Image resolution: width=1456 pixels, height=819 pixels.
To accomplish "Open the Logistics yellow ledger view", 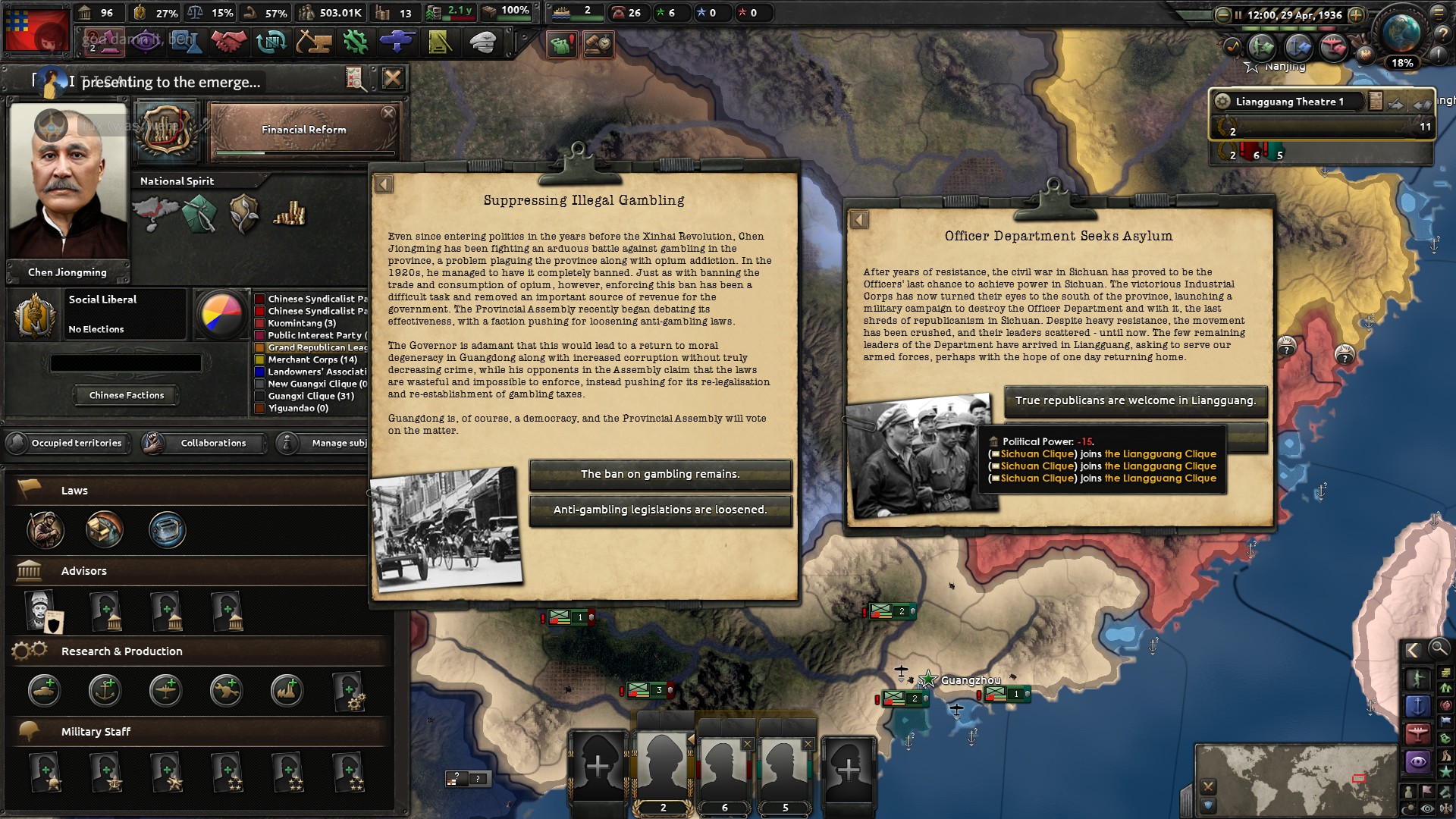I will click(x=441, y=42).
